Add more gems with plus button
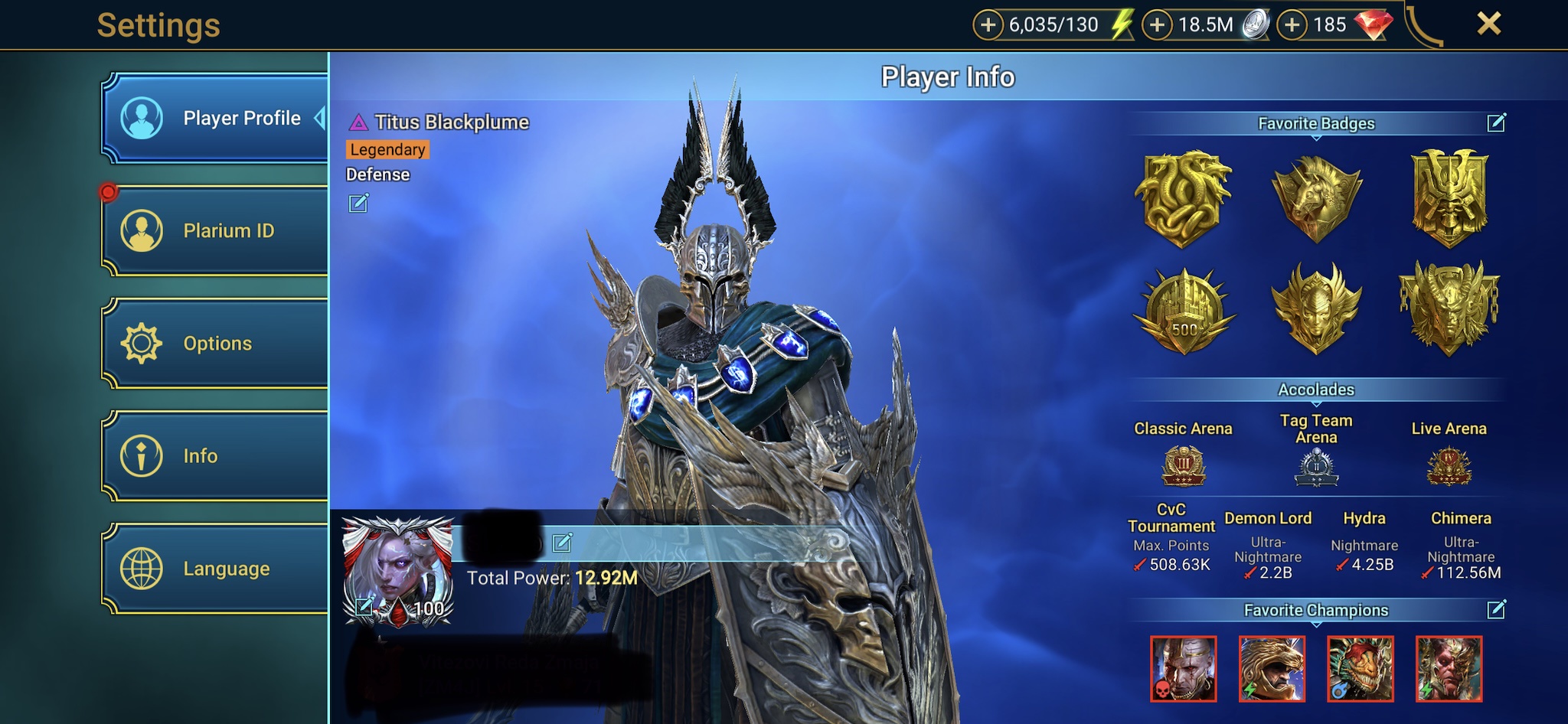Image resolution: width=1568 pixels, height=724 pixels. pyautogui.click(x=1292, y=25)
